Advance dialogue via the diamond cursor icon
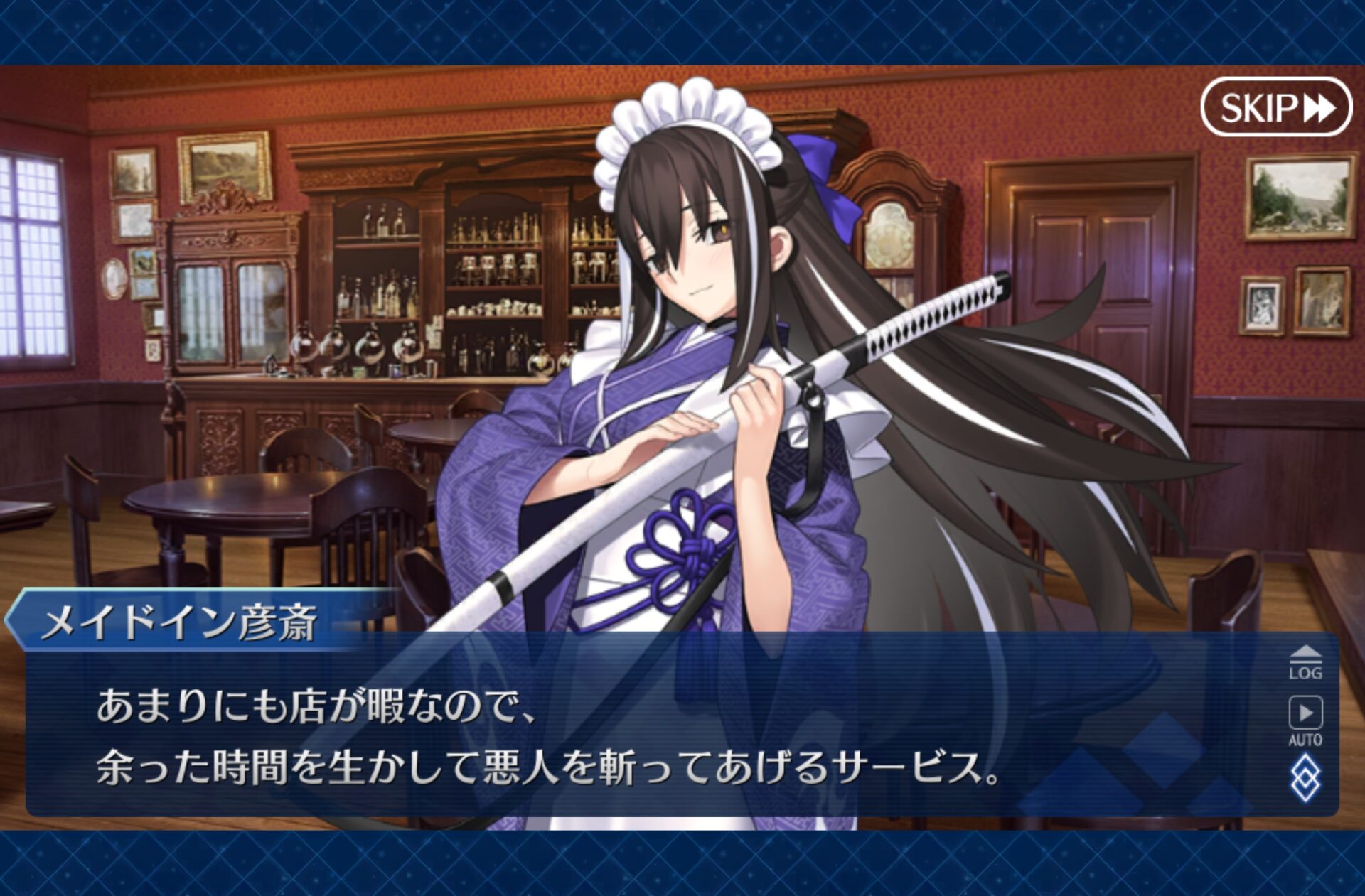The image size is (1365, 896). pyautogui.click(x=1305, y=779)
